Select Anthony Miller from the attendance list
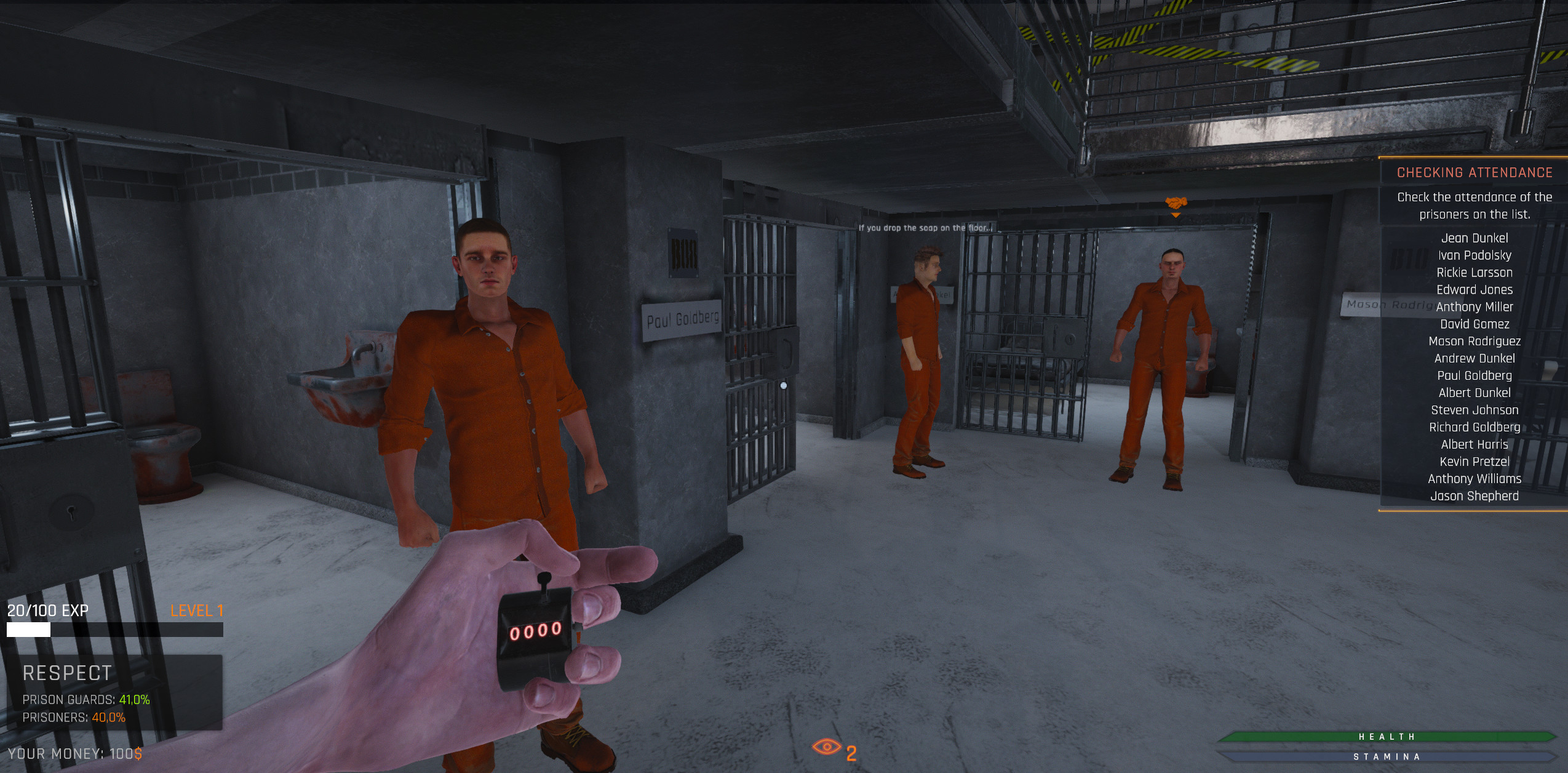Screen dimensions: 1568x773 point(1474,307)
